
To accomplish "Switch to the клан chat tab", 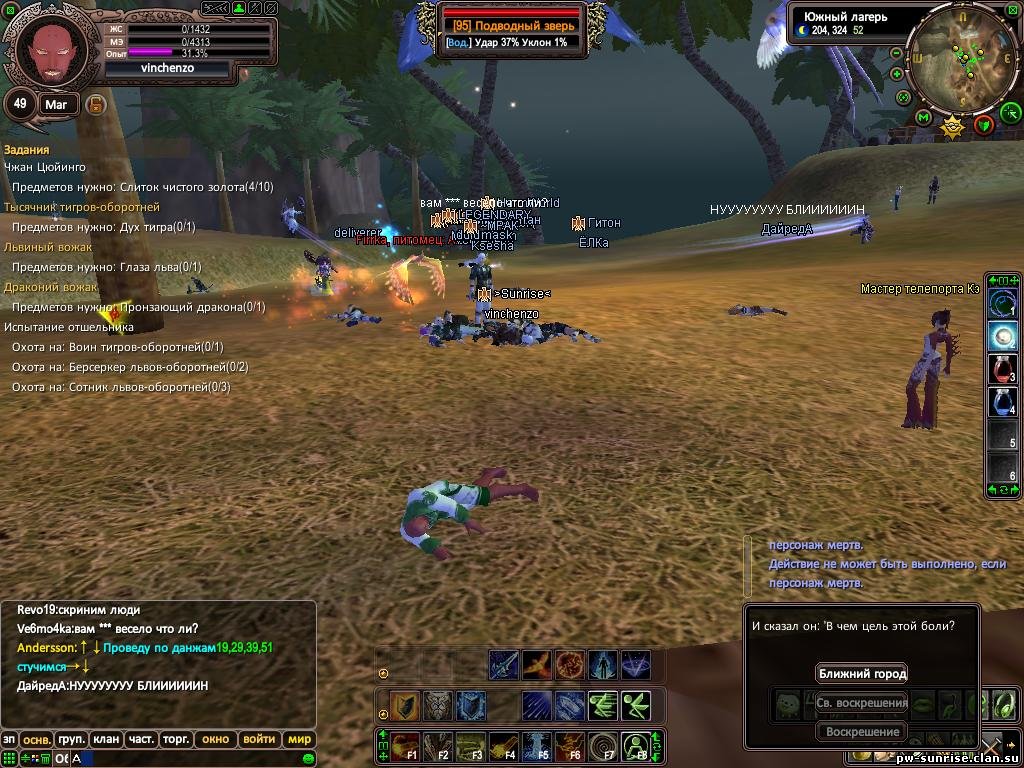I will (106, 740).
